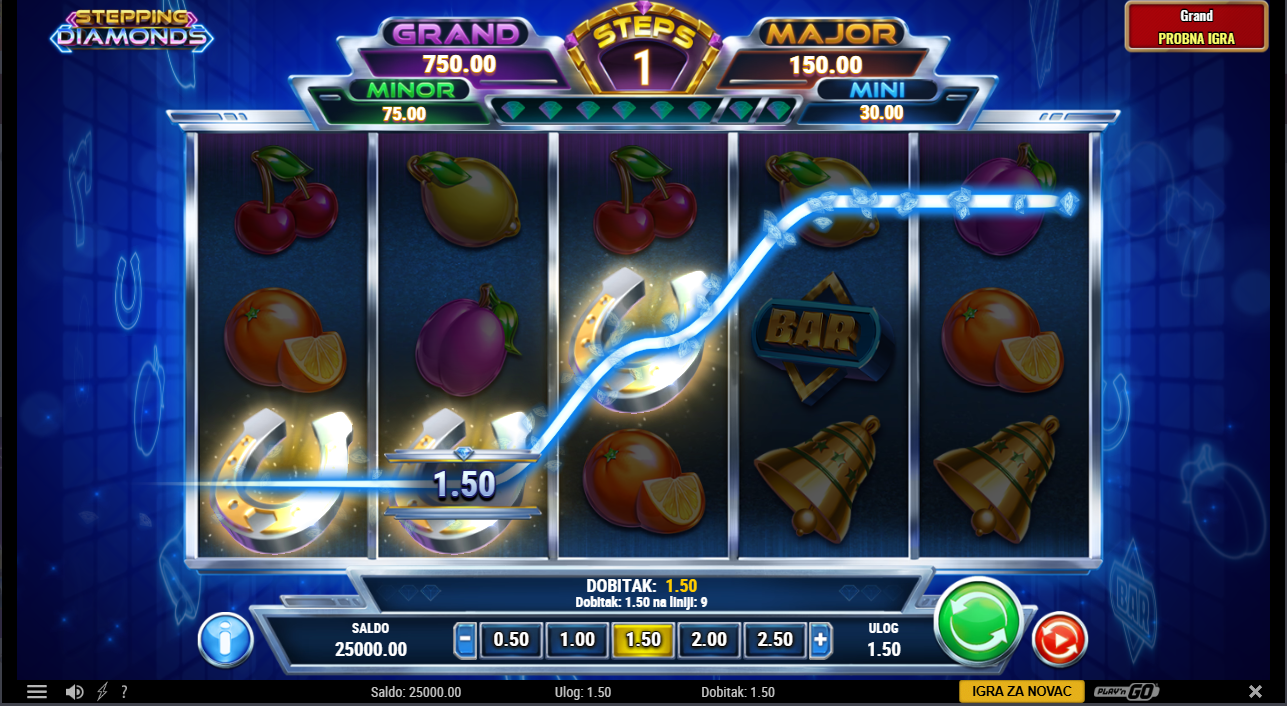The height and width of the screenshot is (706, 1287).
Task: Decrease the bet with the minus button
Action: pyautogui.click(x=465, y=640)
